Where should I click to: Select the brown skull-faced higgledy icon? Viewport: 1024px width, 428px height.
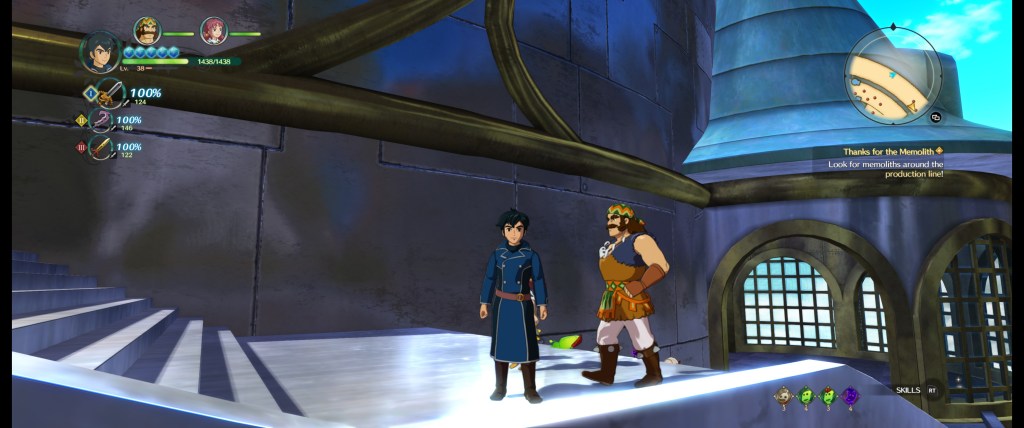784,396
